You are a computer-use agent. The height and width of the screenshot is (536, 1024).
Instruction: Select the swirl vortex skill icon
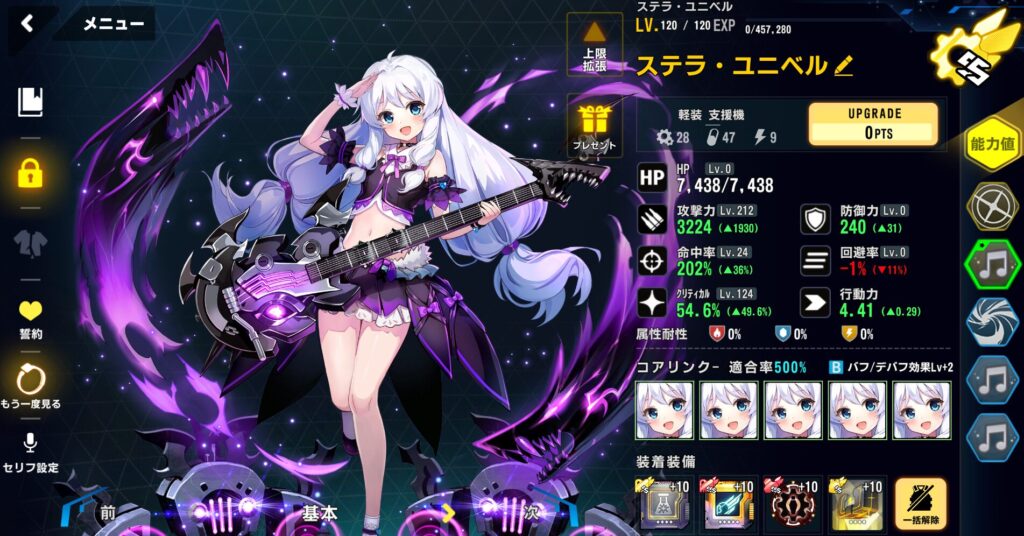point(992,324)
